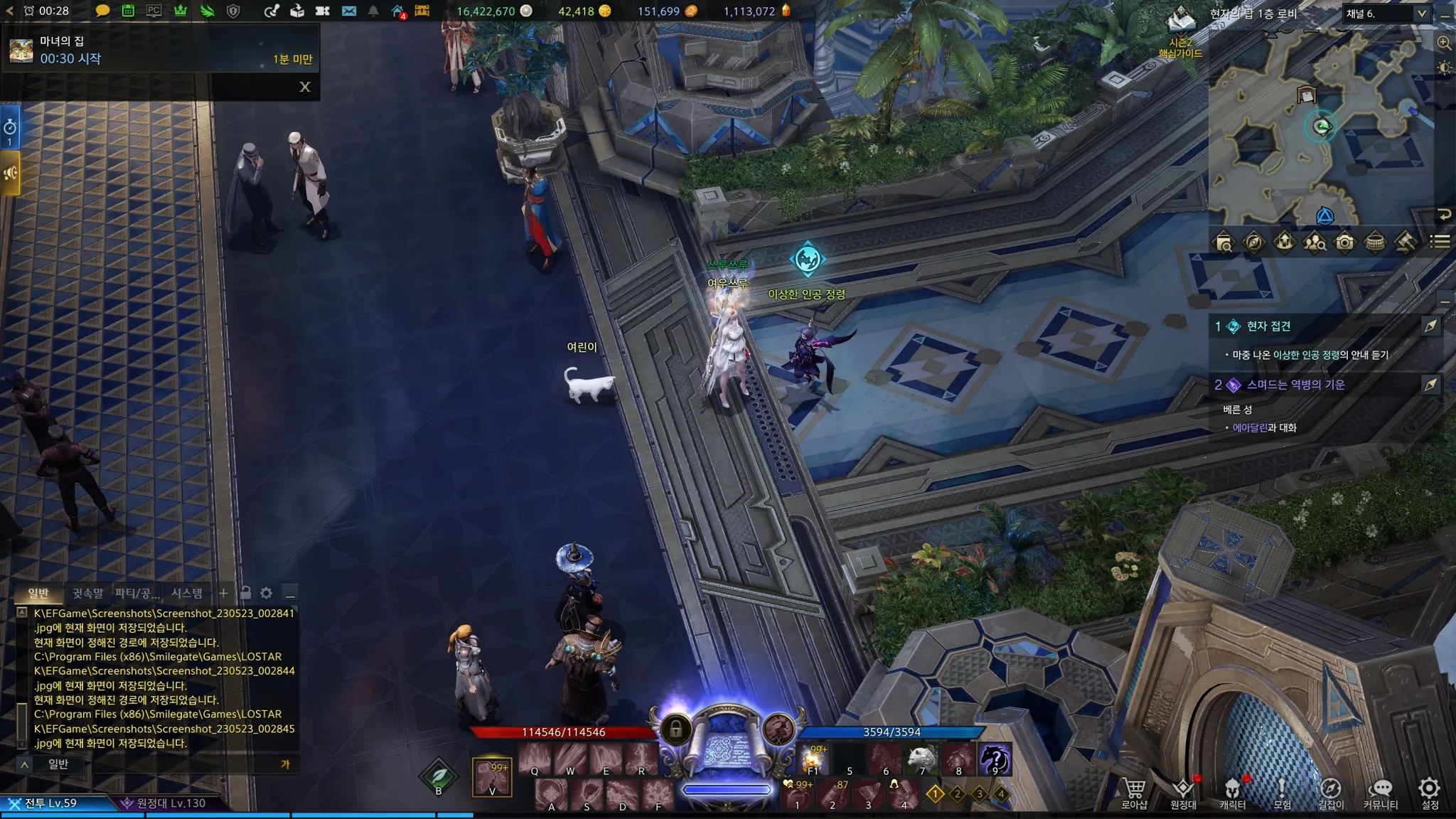Open the 커뮤니티 community menu
Viewport: 1456px width, 819px height.
click(1380, 793)
